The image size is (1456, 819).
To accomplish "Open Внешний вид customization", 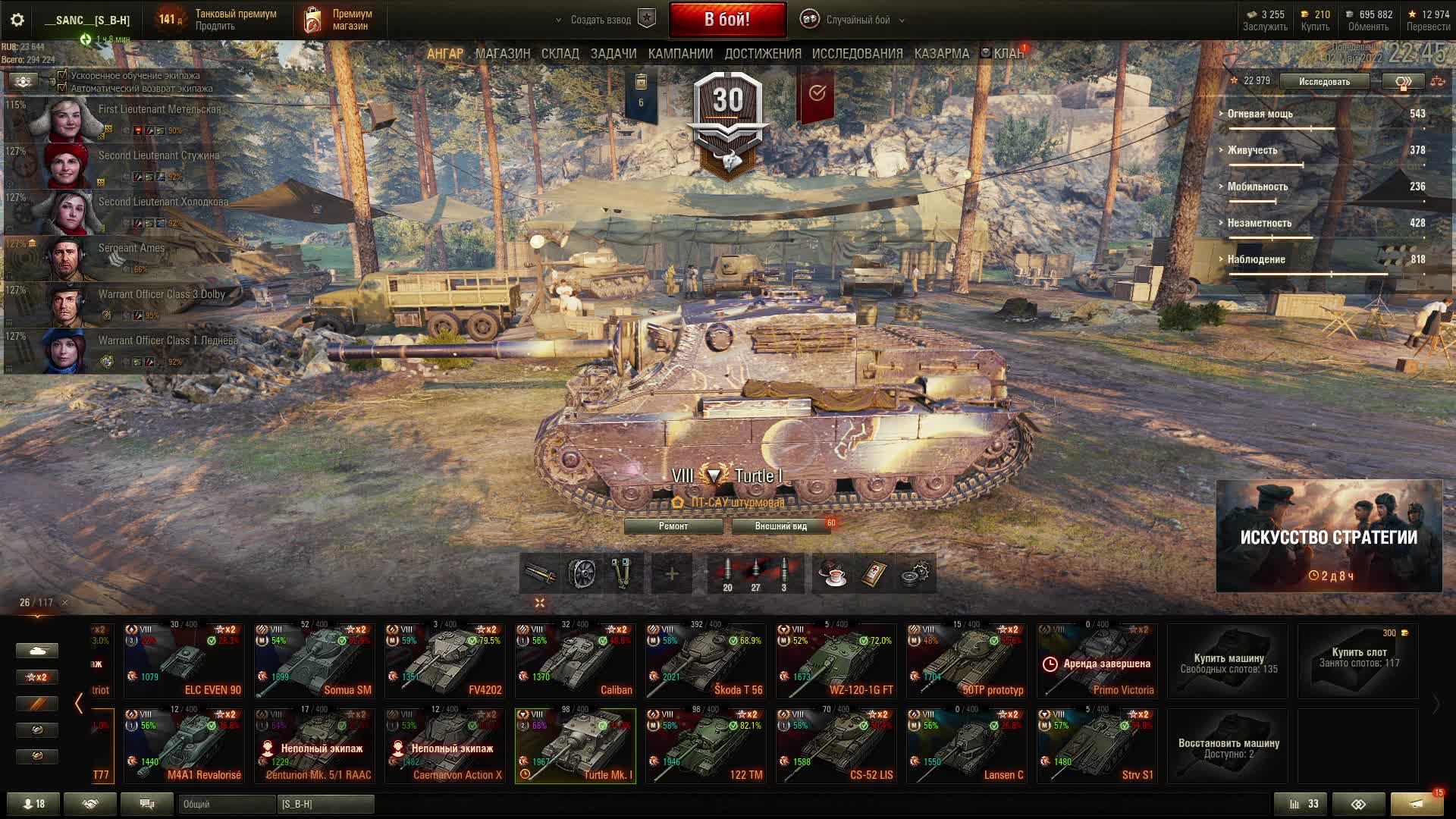I will point(780,526).
